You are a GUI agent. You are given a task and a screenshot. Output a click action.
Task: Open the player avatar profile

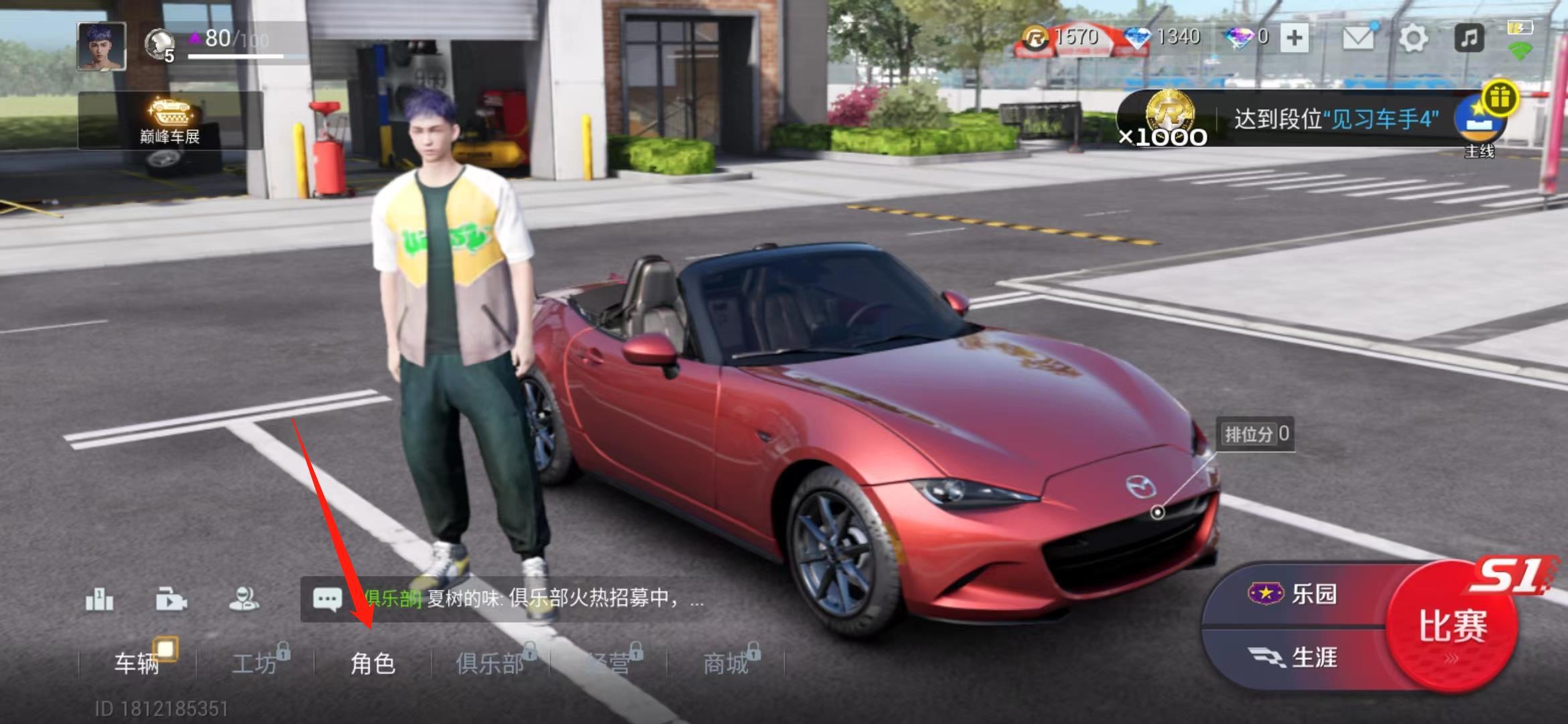click(x=102, y=46)
